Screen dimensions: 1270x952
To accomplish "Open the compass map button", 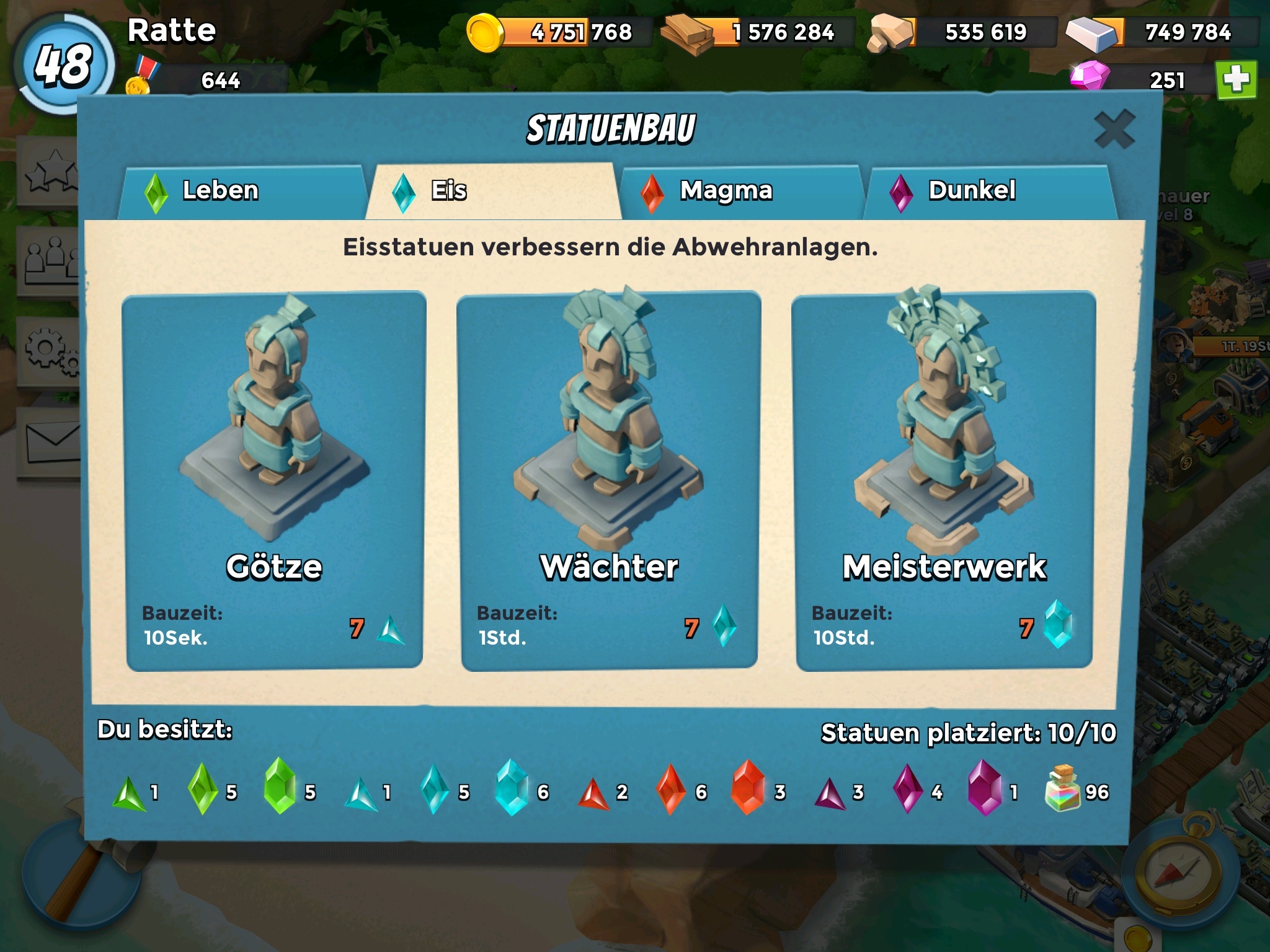I will pyautogui.click(x=1176, y=870).
